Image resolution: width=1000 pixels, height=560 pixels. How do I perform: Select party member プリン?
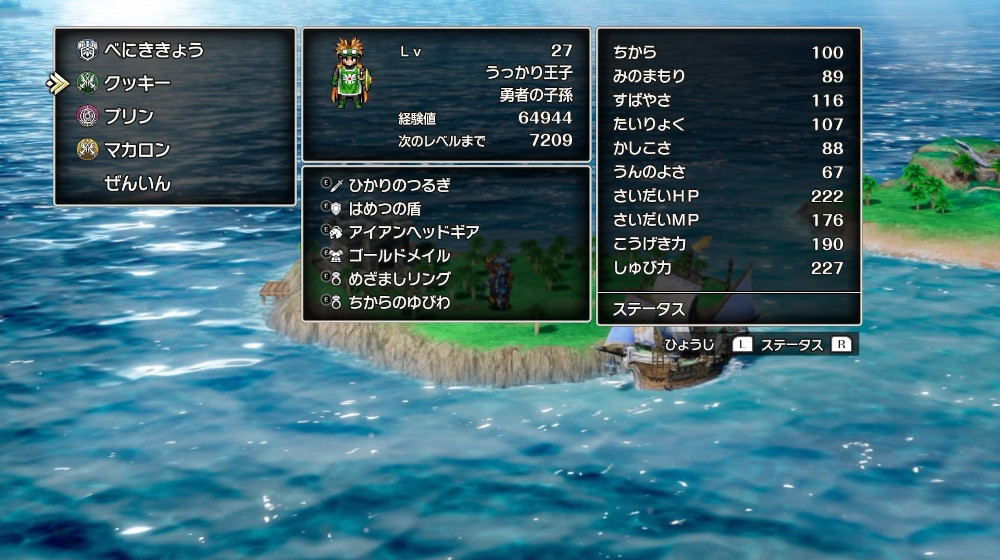click(128, 116)
